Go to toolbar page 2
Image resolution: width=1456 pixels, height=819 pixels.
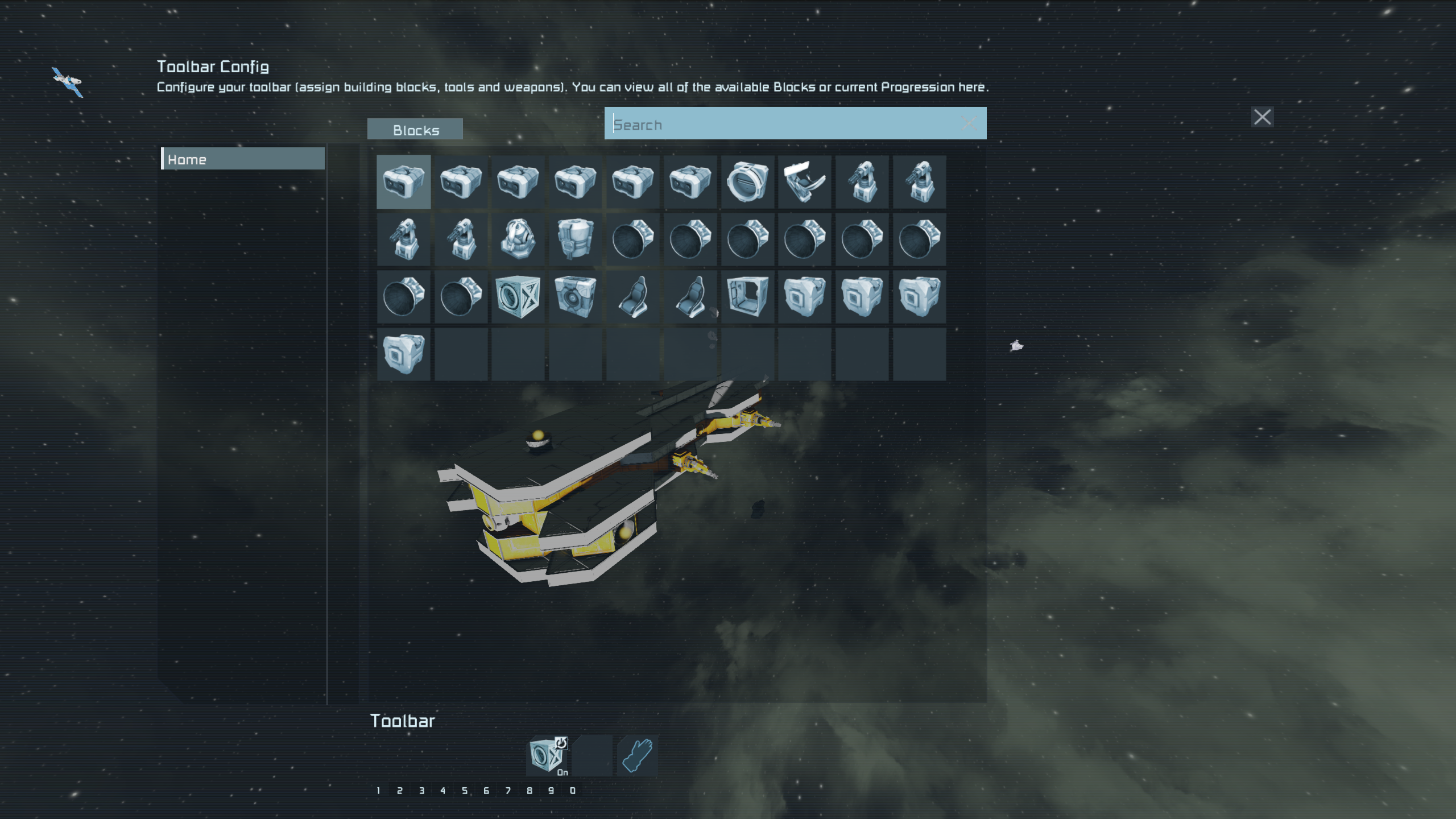point(400,791)
